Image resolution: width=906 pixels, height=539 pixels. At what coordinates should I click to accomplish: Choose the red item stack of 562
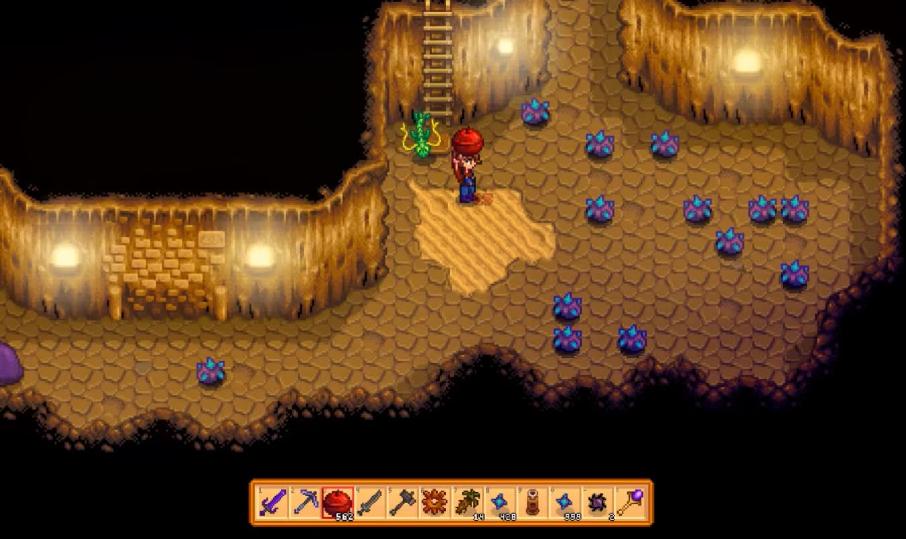[337, 502]
